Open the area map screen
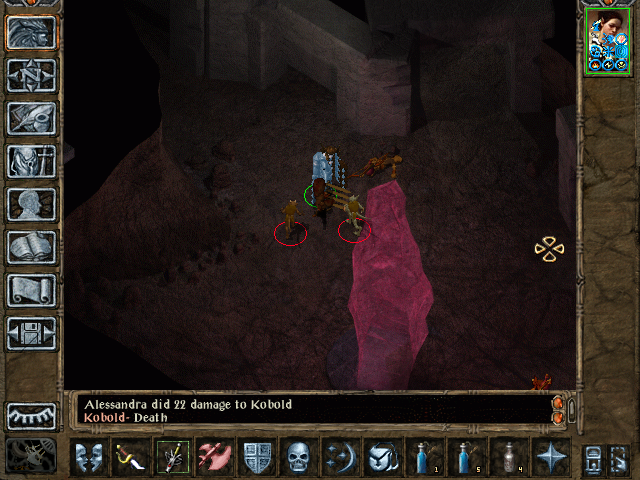The height and width of the screenshot is (480, 640). click(32, 75)
